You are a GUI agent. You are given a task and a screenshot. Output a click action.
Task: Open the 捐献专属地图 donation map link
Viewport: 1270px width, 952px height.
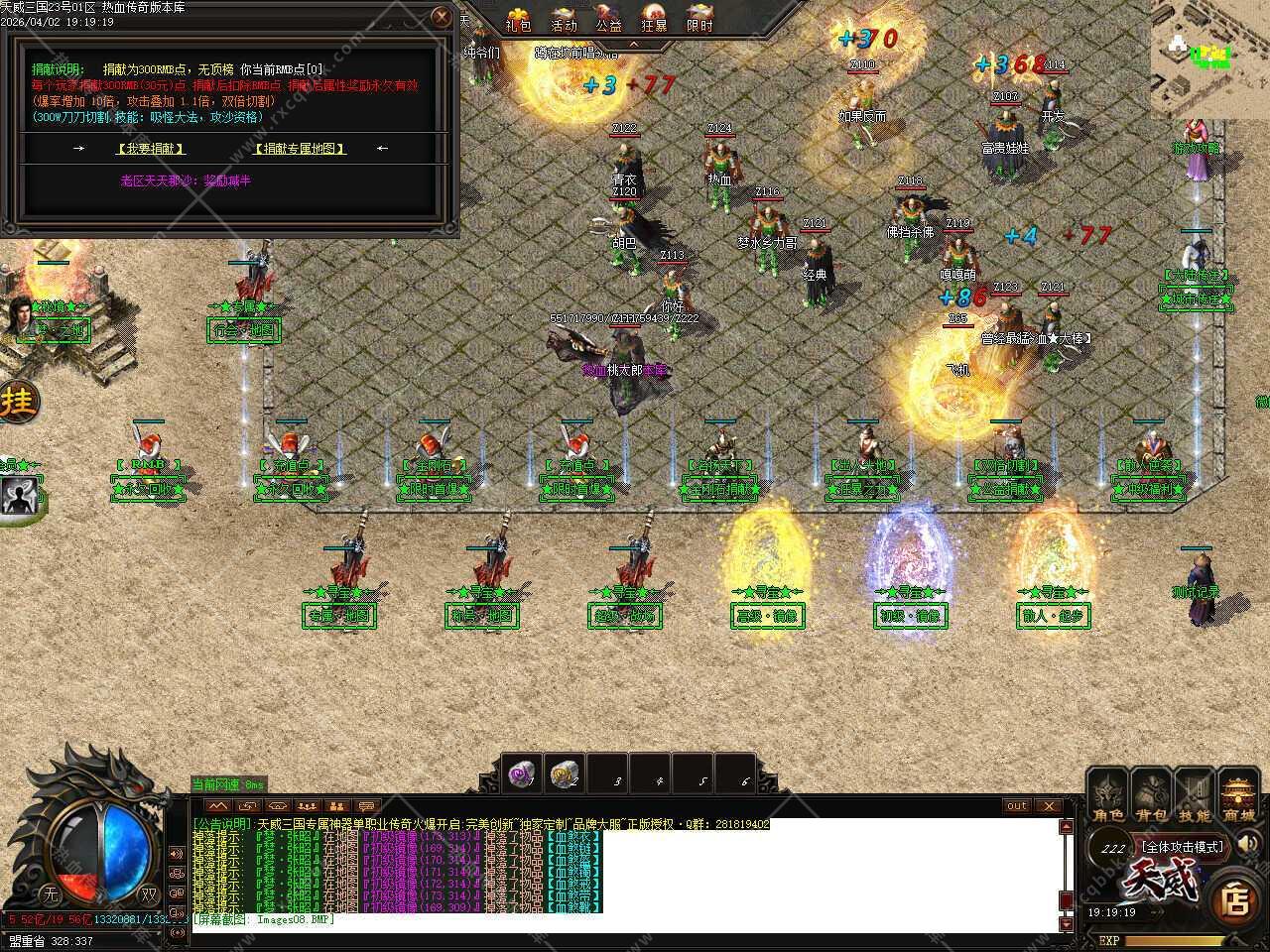[x=300, y=149]
